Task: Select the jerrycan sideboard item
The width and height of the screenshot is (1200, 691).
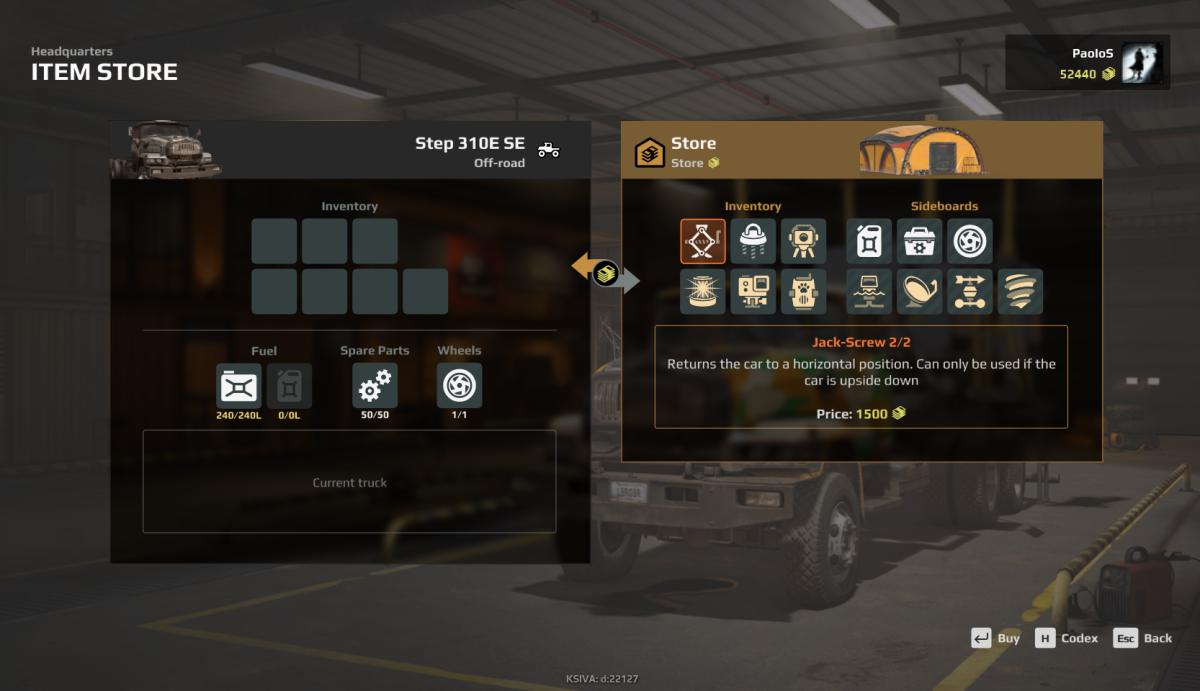Action: pyautogui.click(x=869, y=241)
